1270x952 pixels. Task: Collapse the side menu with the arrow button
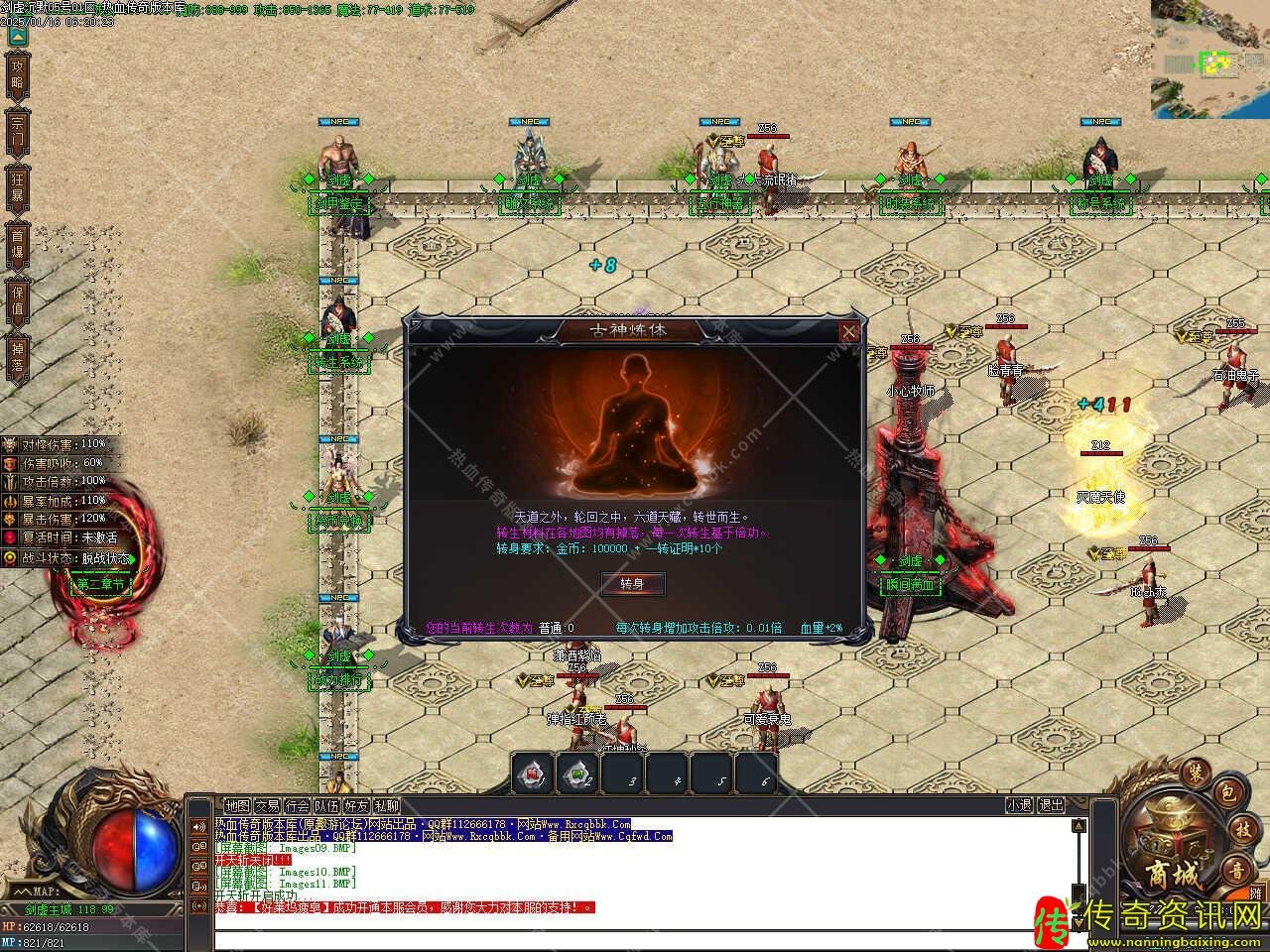point(17,37)
